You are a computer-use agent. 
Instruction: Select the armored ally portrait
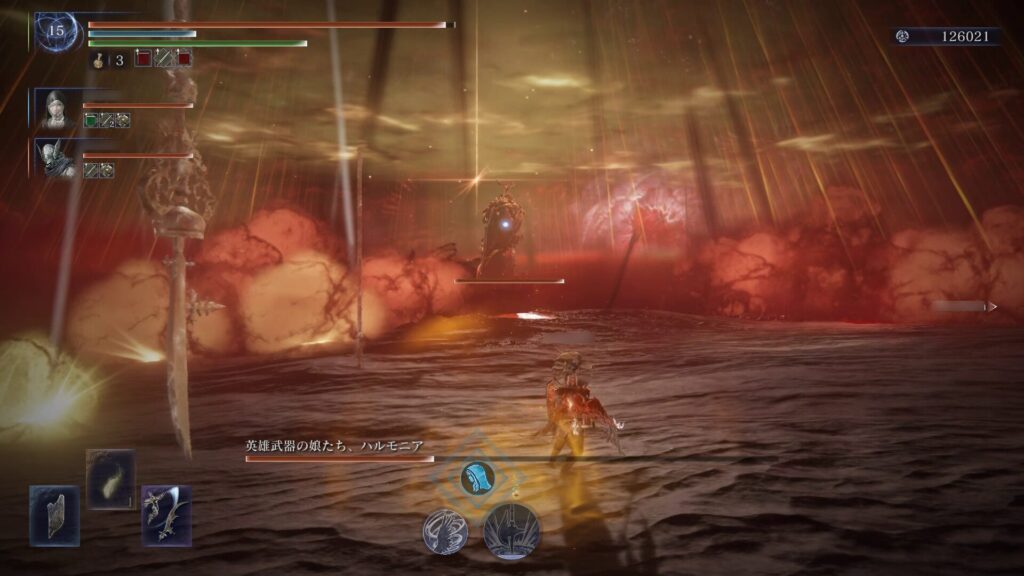point(55,157)
